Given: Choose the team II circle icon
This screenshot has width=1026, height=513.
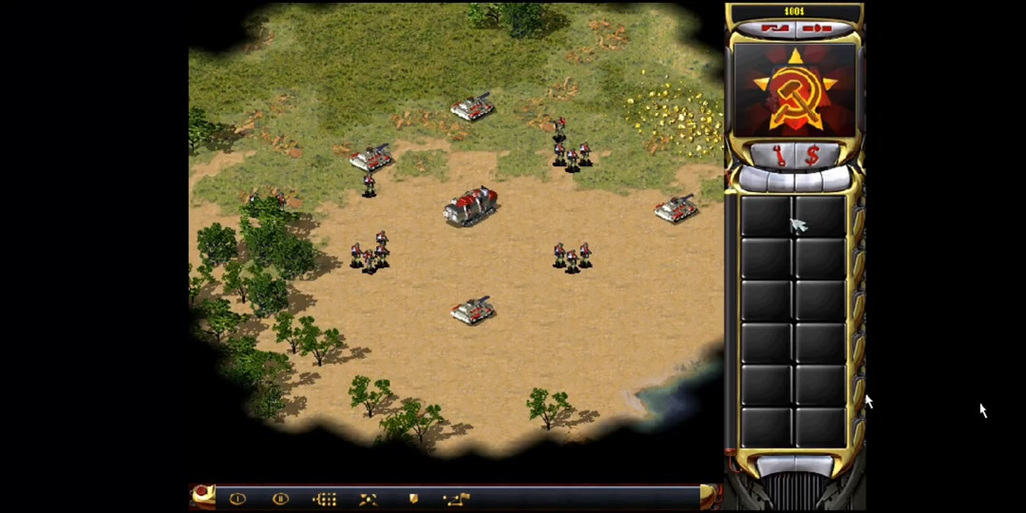Looking at the screenshot, I should point(281,498).
